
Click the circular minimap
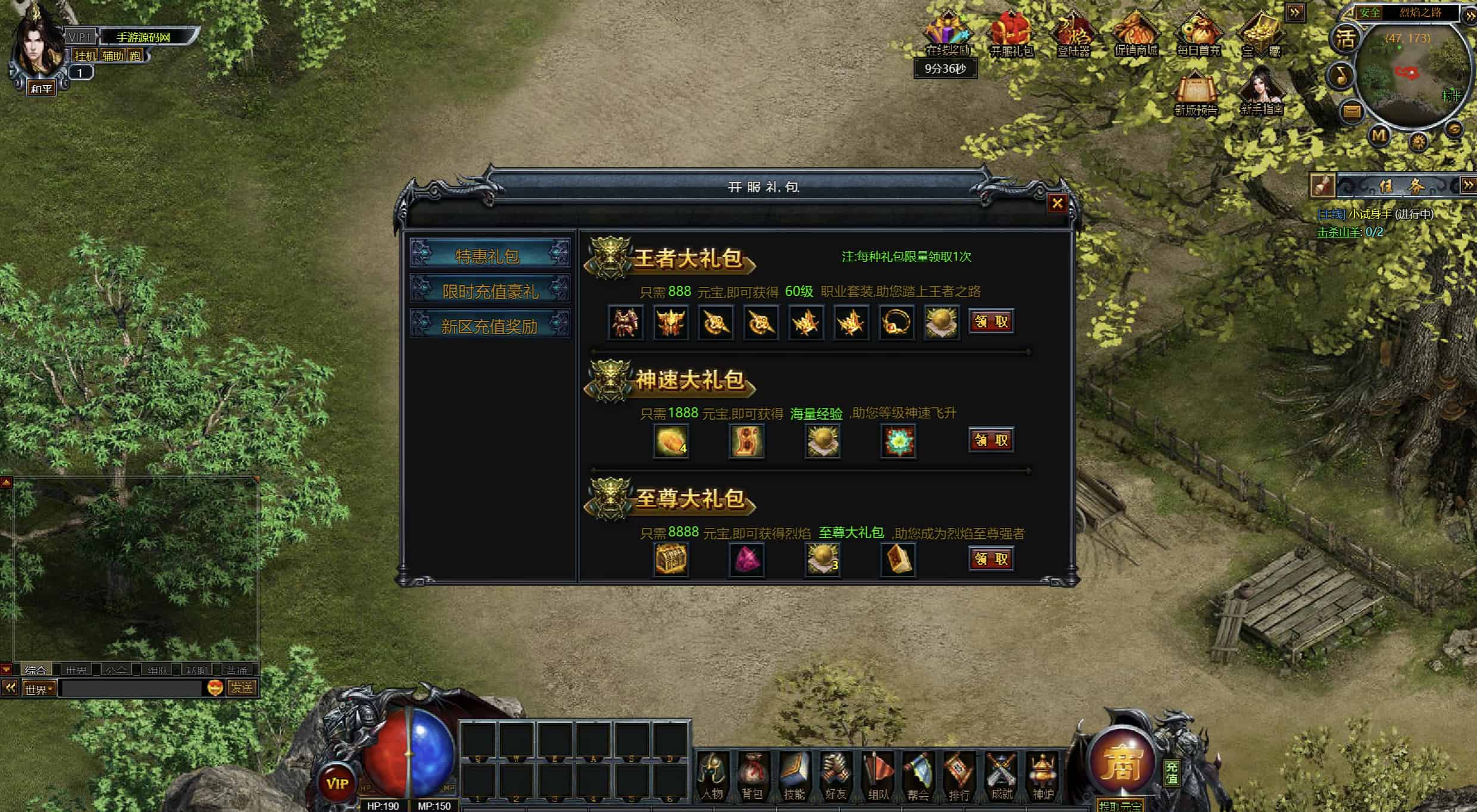click(x=1409, y=74)
